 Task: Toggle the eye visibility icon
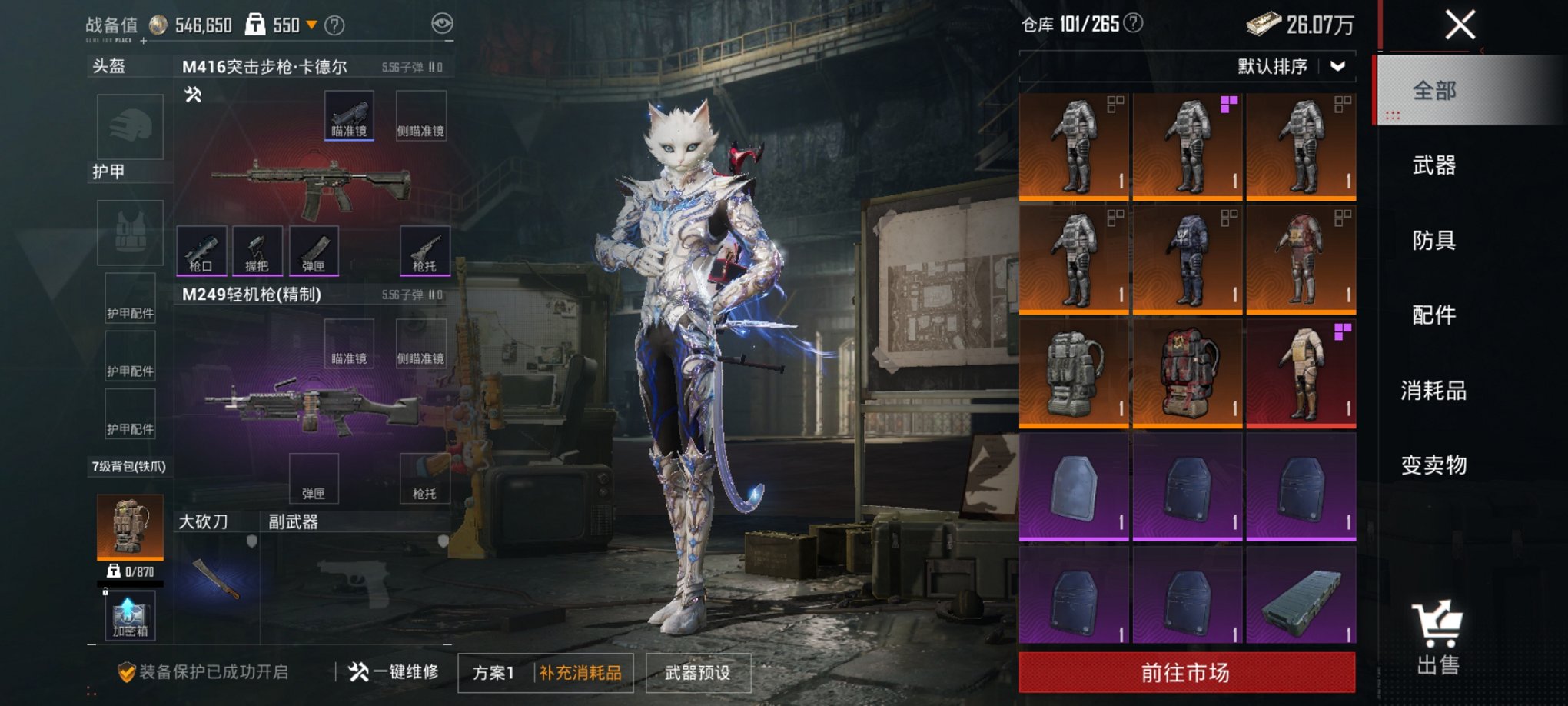click(442, 24)
